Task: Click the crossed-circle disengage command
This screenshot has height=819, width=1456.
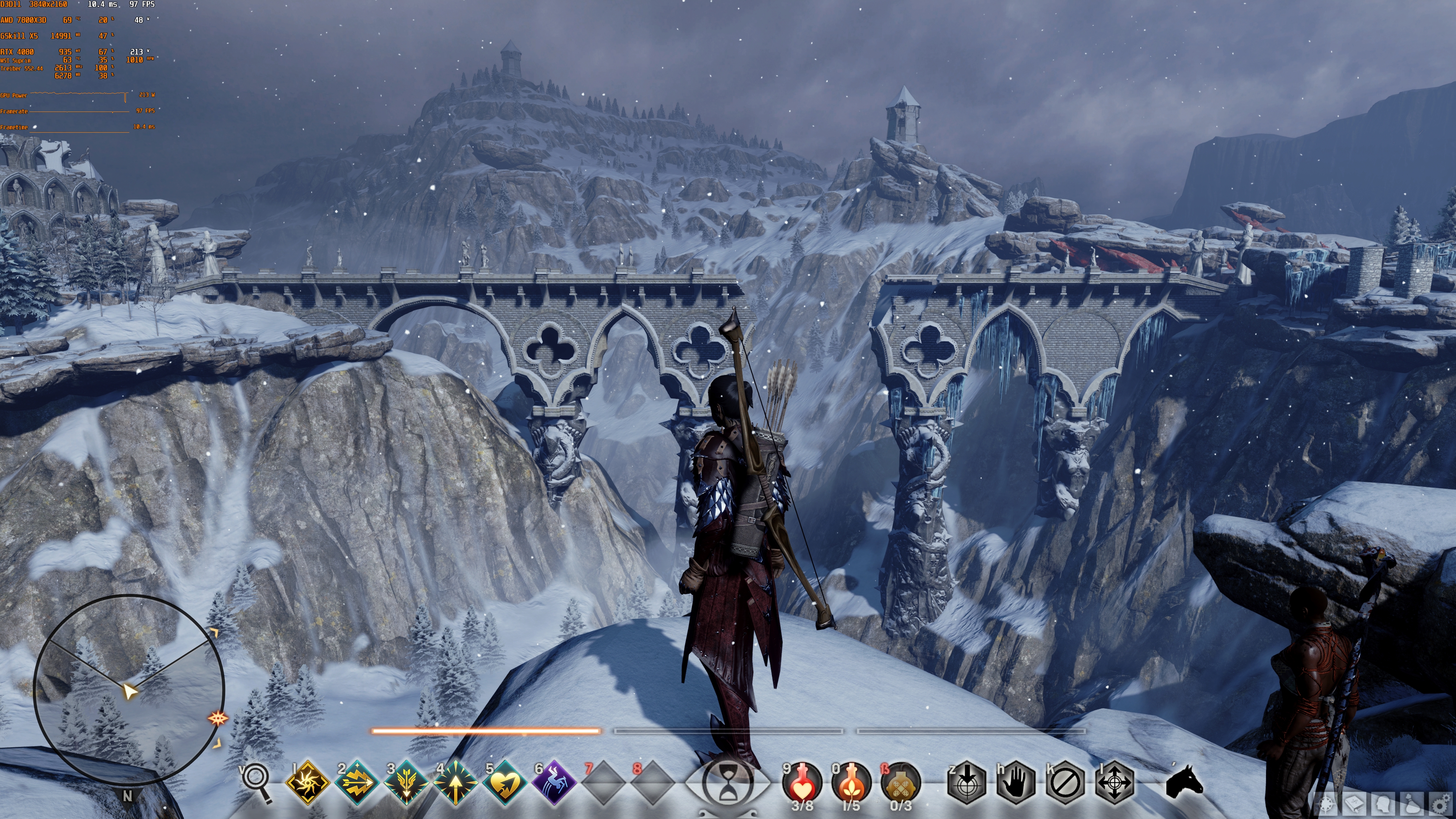Action: point(1065,783)
